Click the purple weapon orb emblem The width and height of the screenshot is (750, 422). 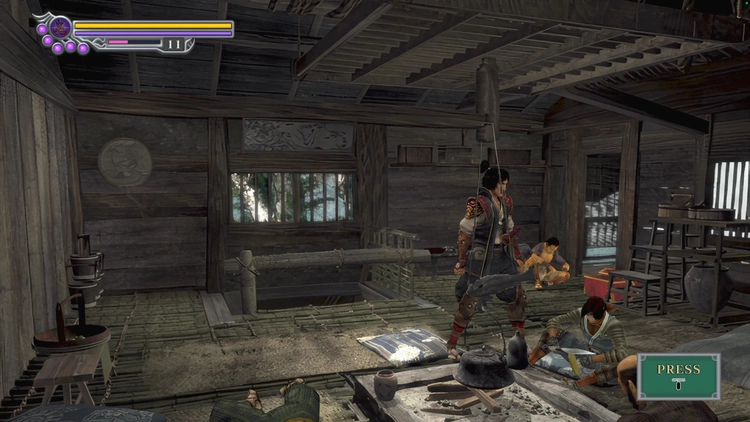pos(60,27)
